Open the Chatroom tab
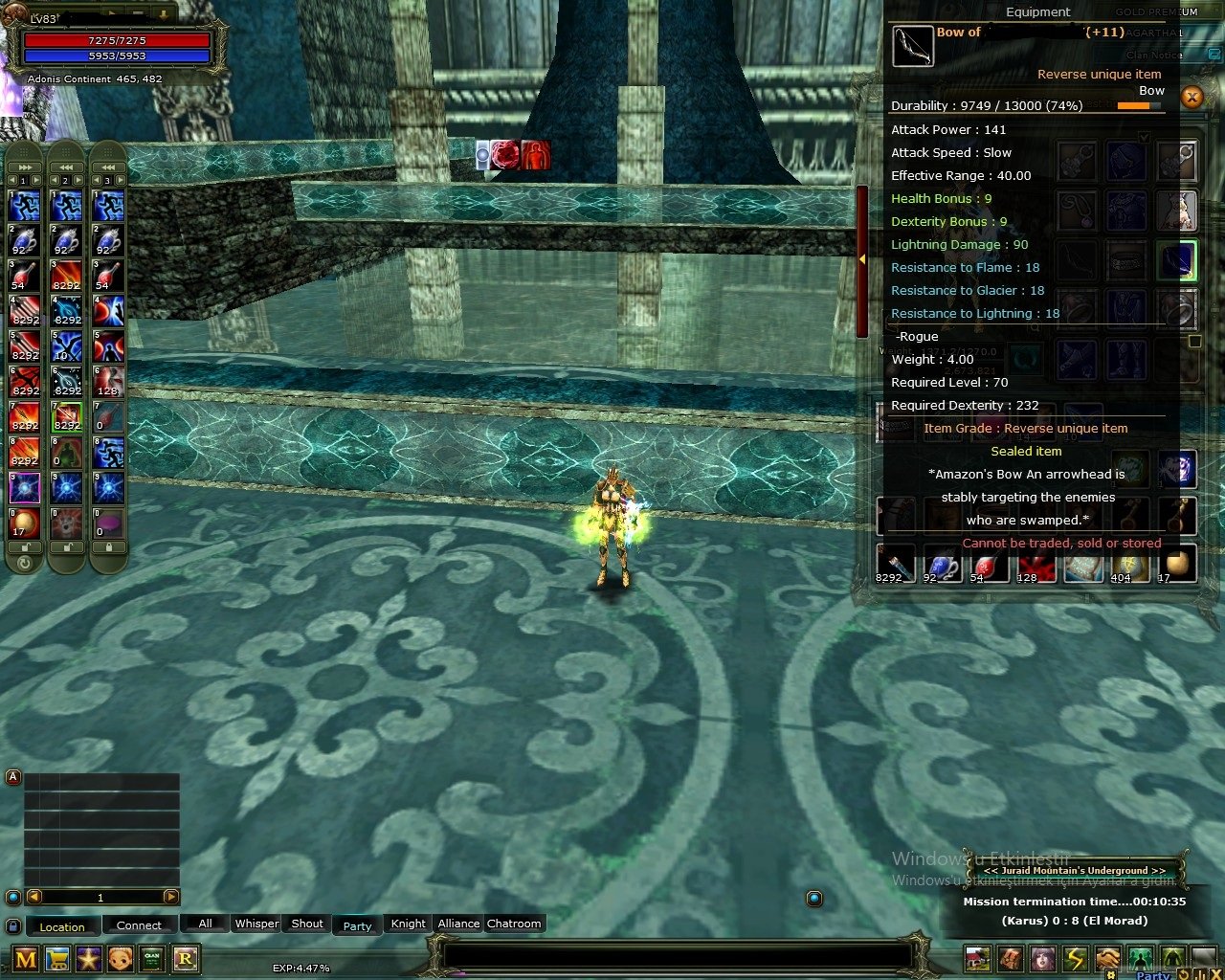Viewport: 1225px width, 980px height. [514, 924]
